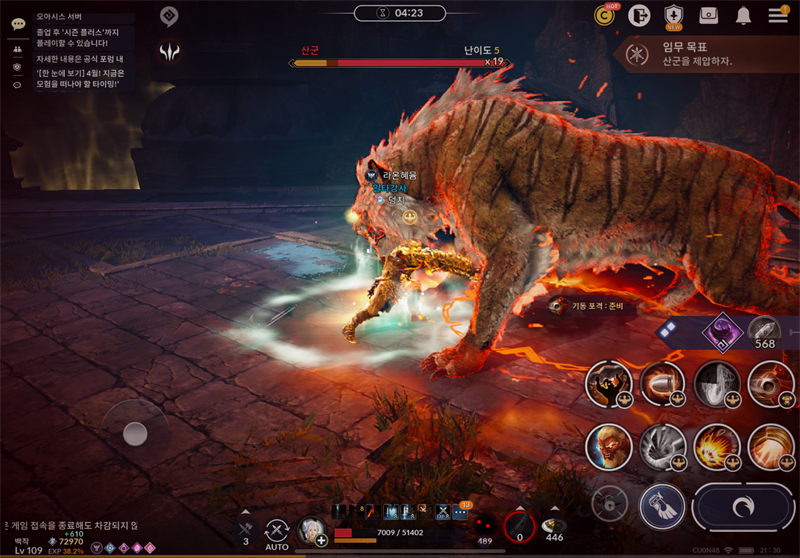800x558 pixels.
Task: Open the notification bell alerts
Action: tap(744, 15)
